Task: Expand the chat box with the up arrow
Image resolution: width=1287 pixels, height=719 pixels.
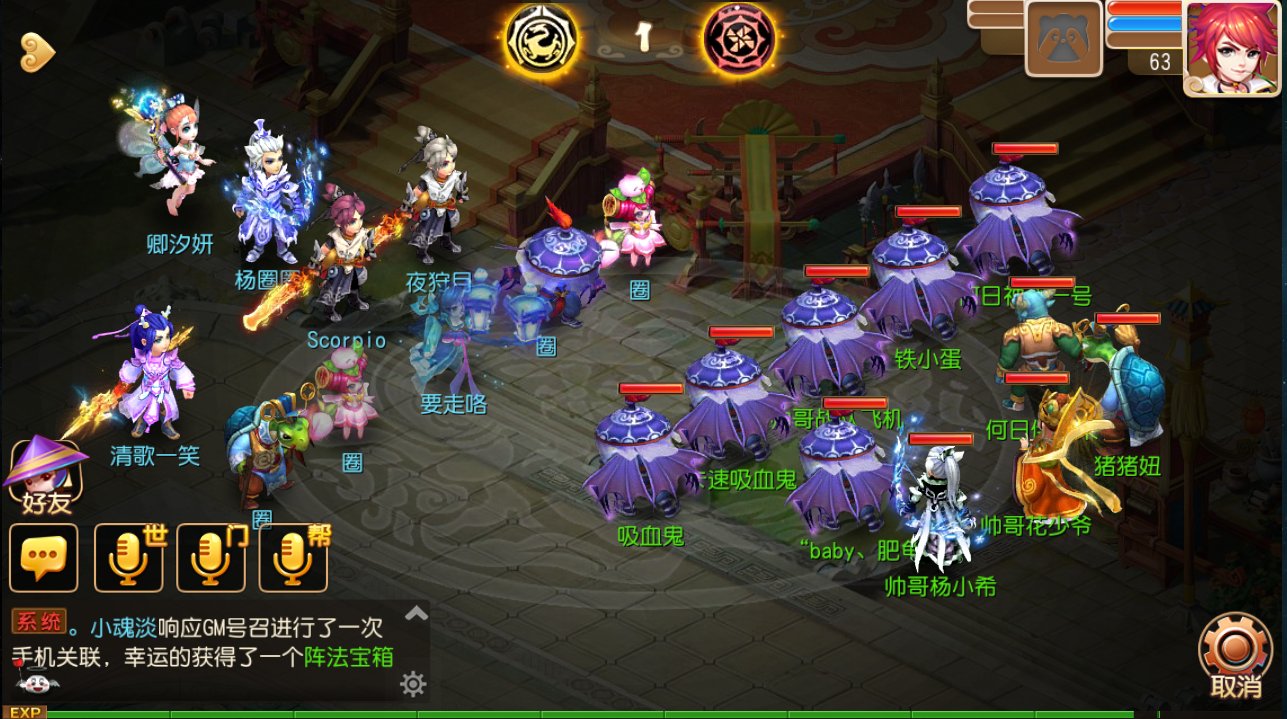Action: pos(415,612)
